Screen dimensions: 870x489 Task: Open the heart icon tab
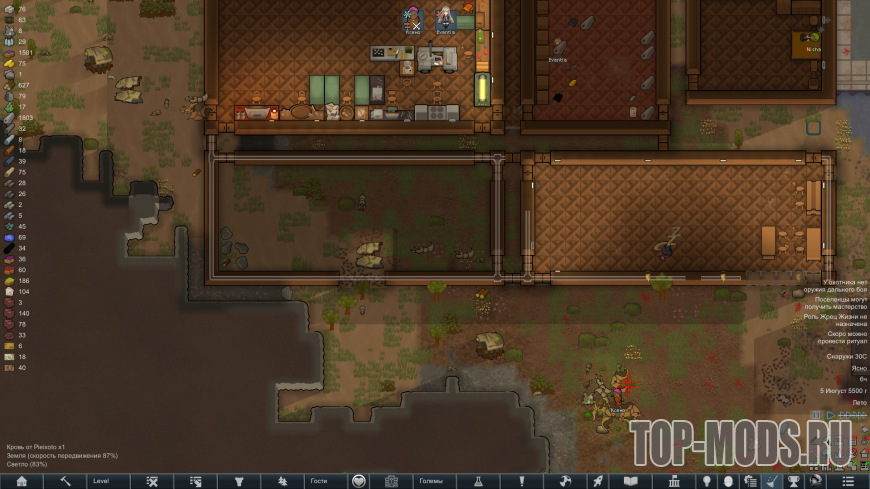pyautogui.click(x=358, y=481)
